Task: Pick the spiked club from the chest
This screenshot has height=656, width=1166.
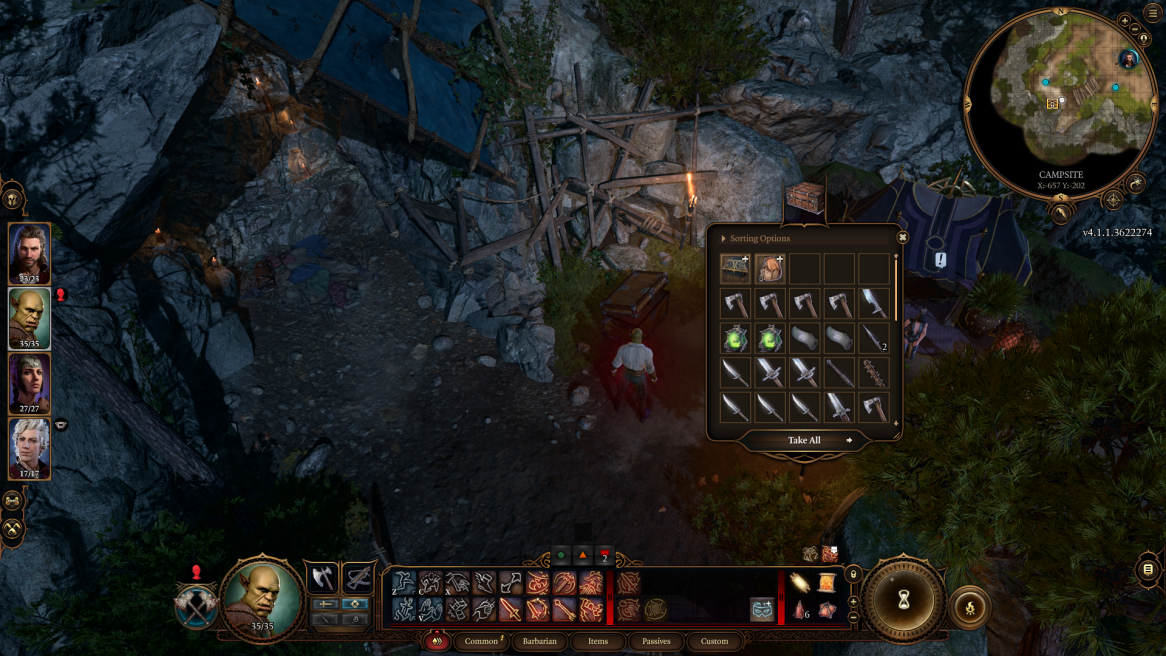Action: [x=873, y=373]
